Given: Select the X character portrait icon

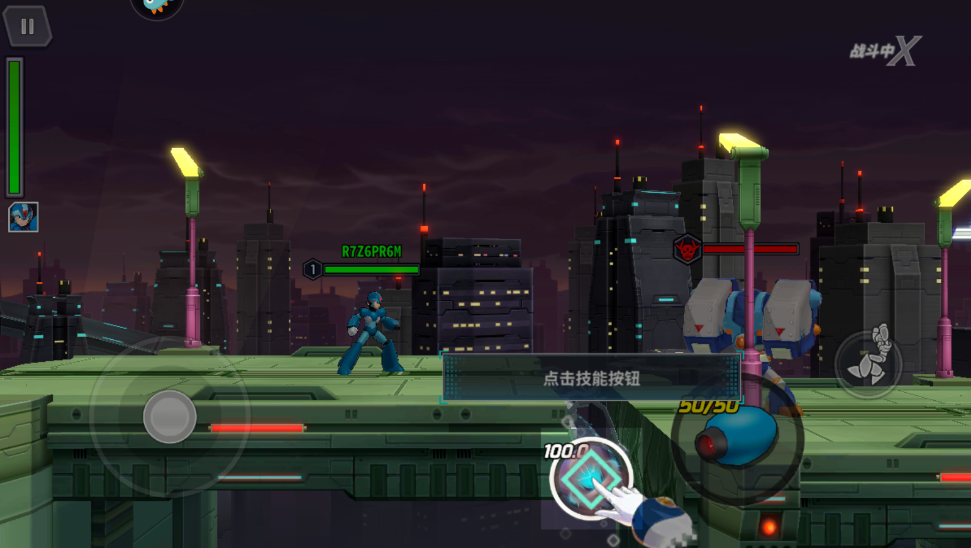Looking at the screenshot, I should tap(23, 216).
